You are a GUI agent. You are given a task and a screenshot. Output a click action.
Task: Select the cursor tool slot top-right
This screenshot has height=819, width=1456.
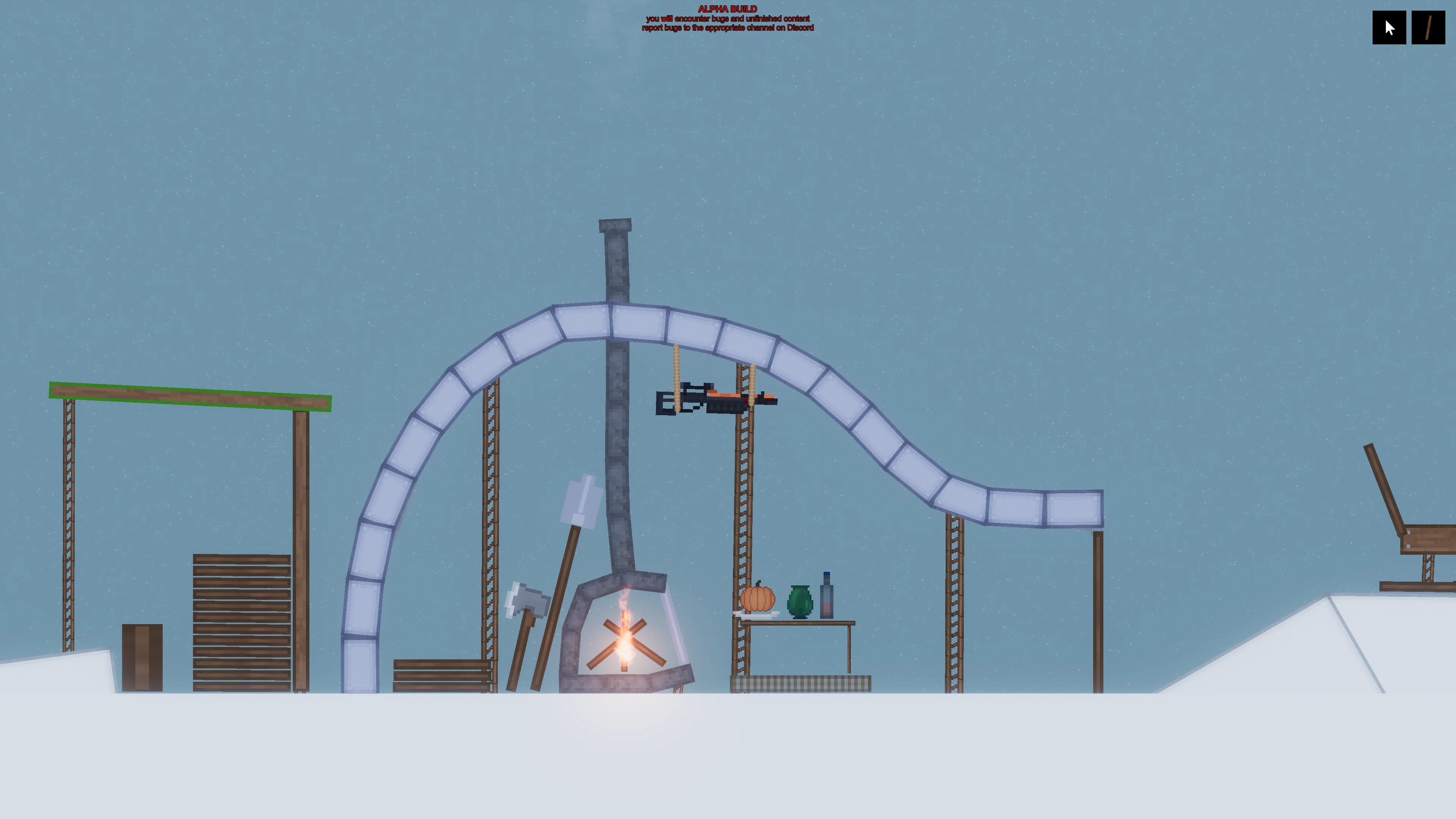point(1389,28)
